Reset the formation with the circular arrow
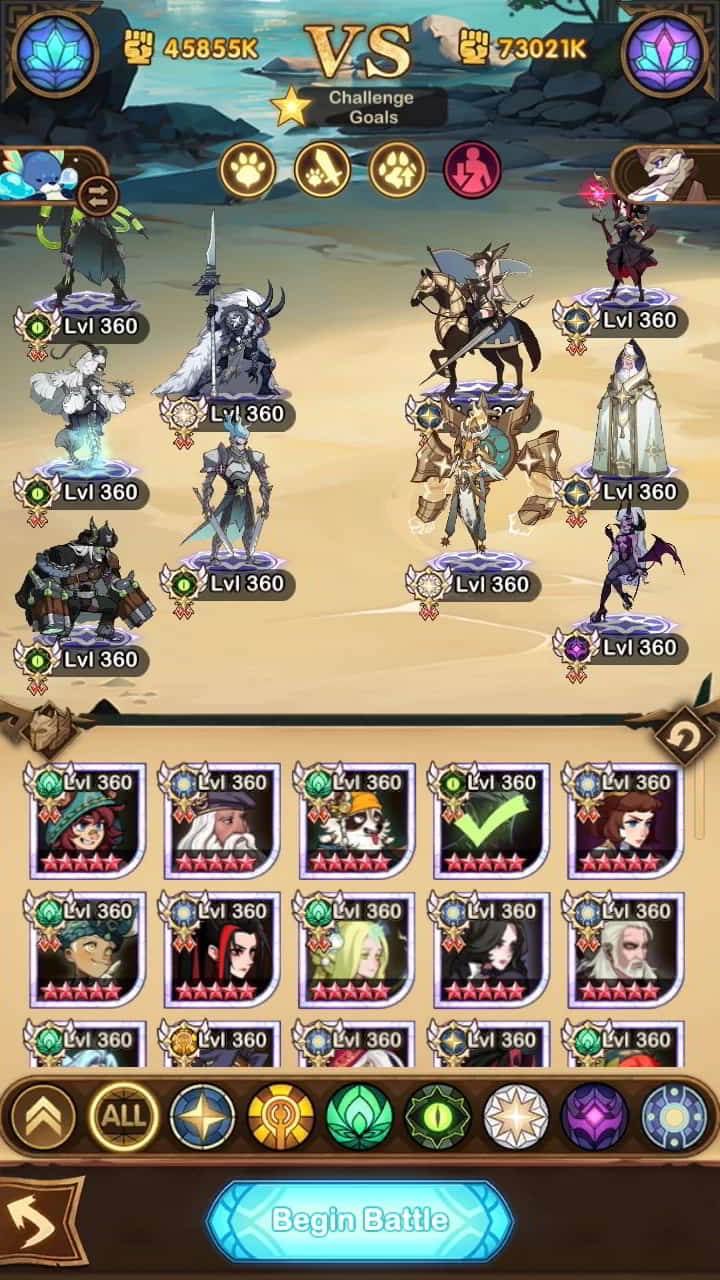Screen dimensions: 720x1280 tap(685, 740)
